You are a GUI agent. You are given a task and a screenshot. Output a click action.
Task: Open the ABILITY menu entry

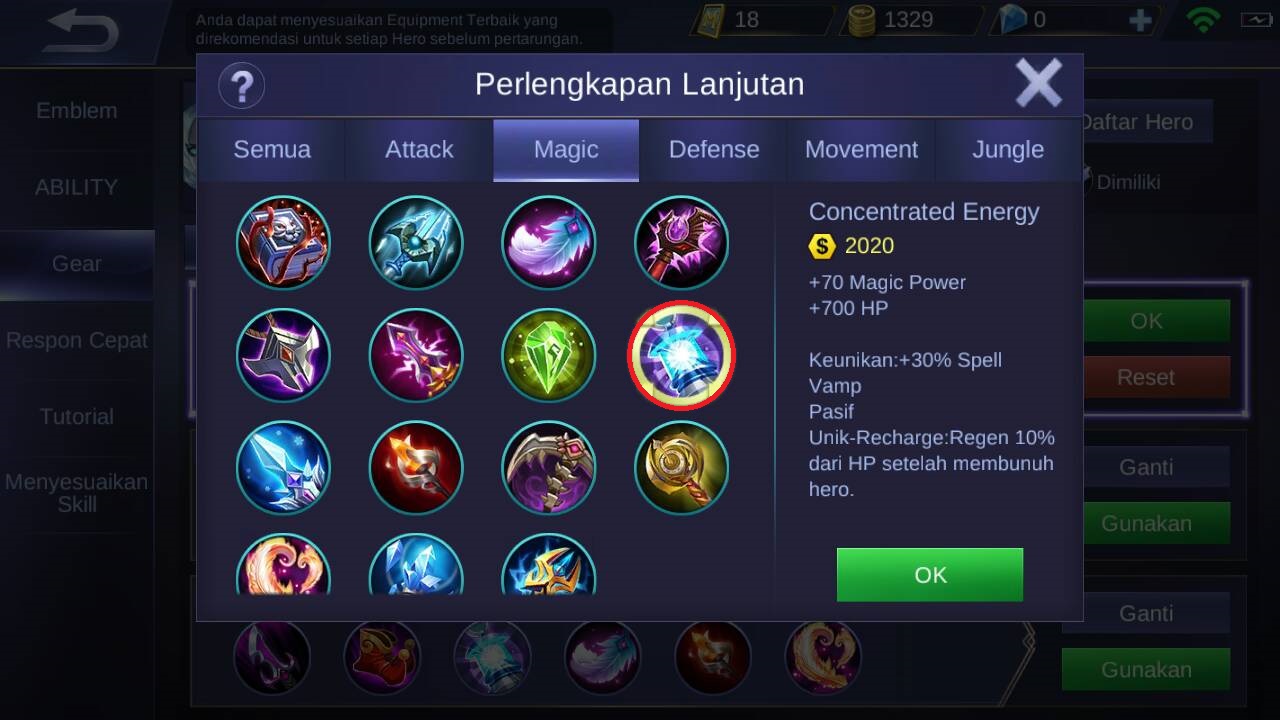click(77, 187)
